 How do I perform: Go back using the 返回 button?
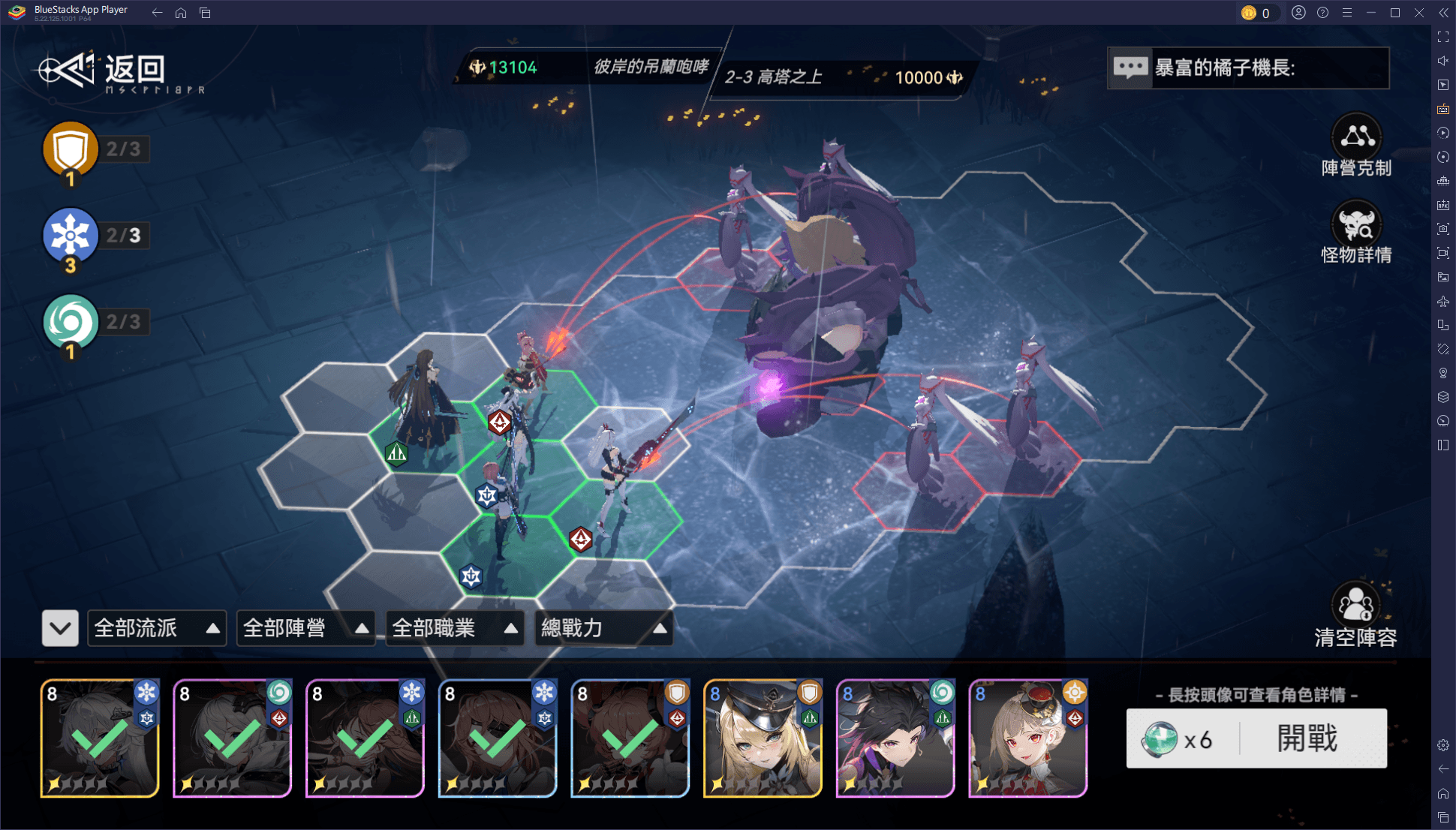coord(105,71)
